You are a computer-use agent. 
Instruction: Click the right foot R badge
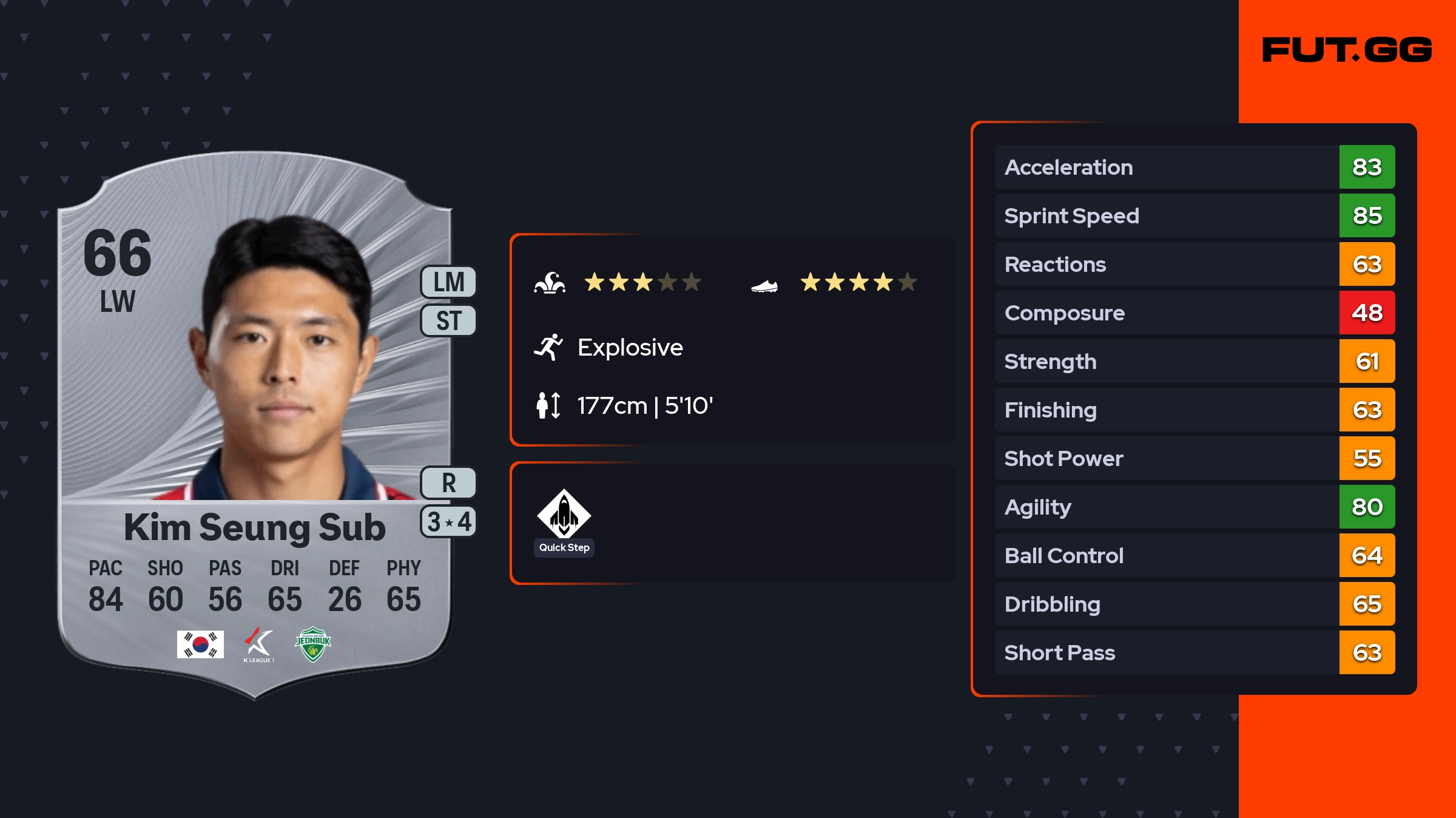[x=448, y=483]
